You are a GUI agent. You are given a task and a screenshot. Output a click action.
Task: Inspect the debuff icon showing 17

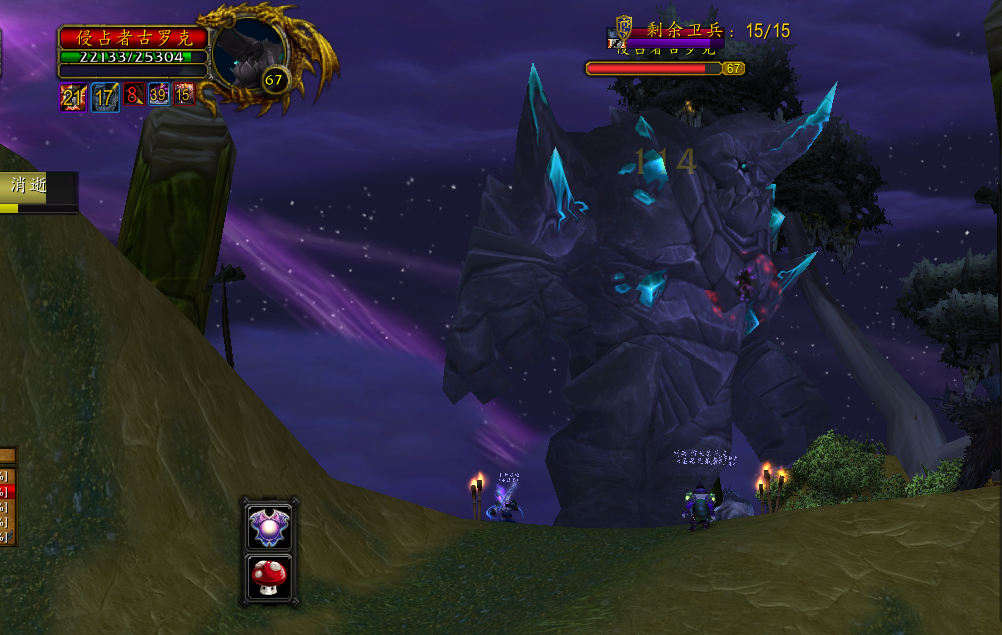click(105, 97)
